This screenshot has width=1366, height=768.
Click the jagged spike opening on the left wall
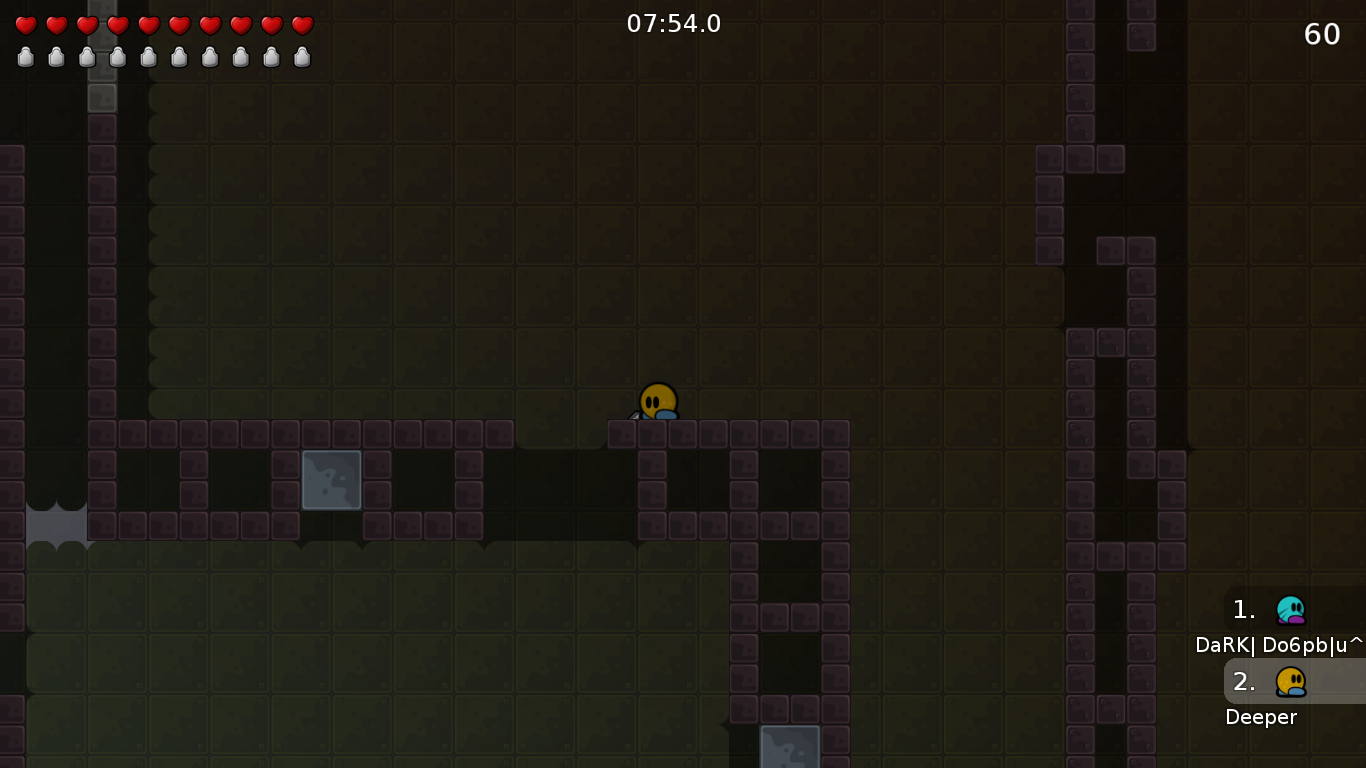tap(55, 523)
